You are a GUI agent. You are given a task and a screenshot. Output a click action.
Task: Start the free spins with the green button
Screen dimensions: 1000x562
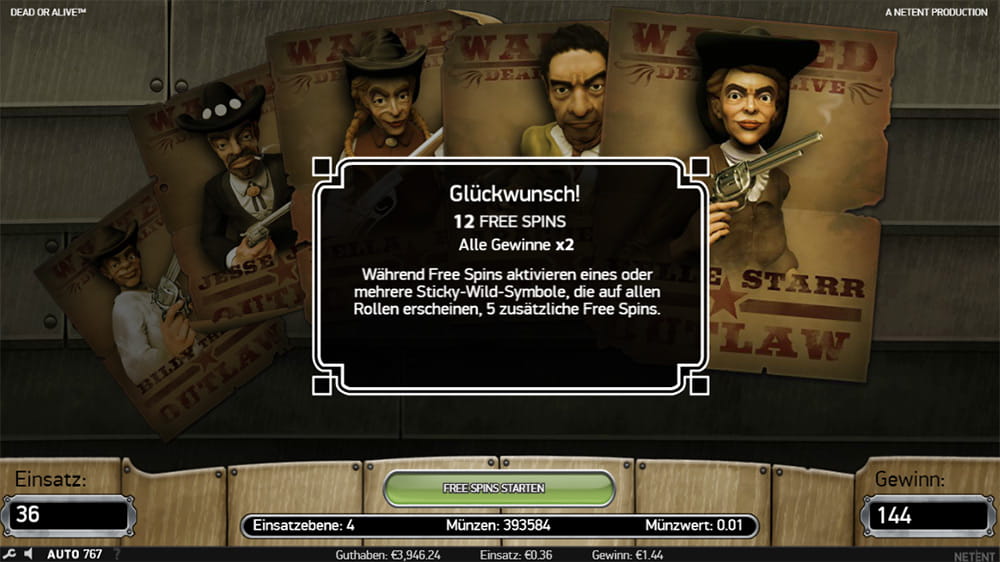[499, 488]
